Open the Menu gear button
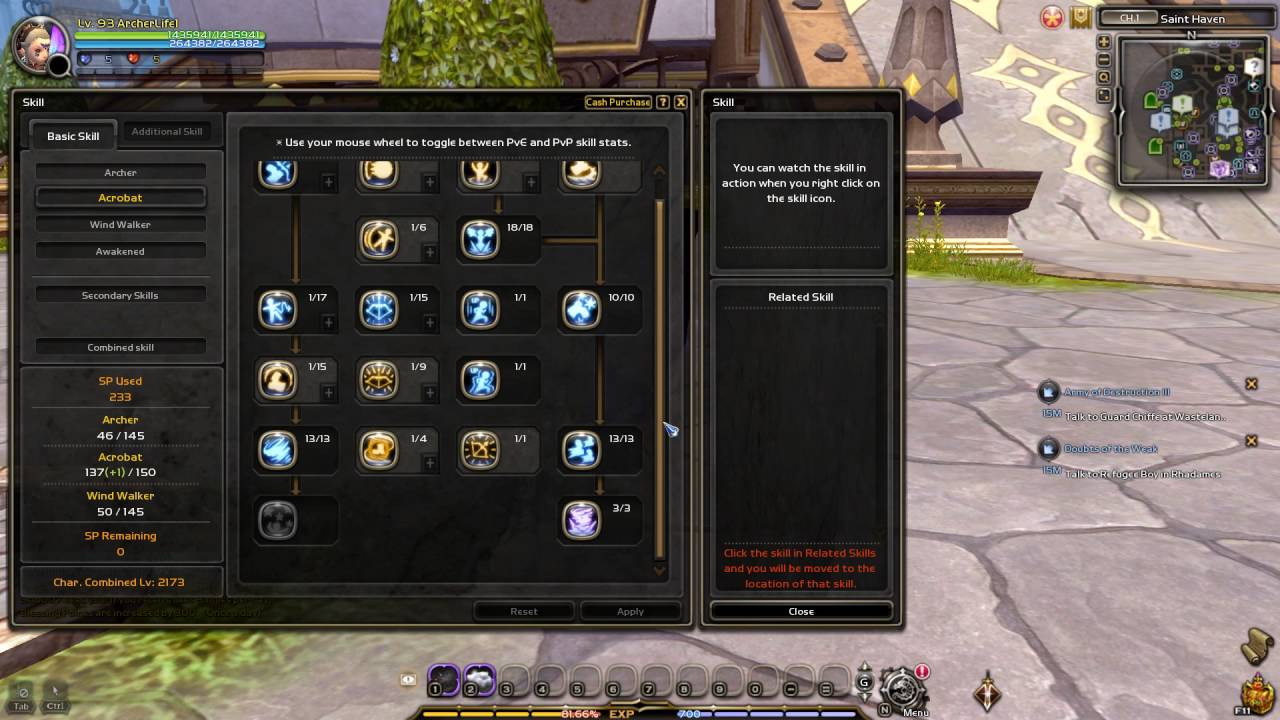This screenshot has width=1280, height=720. coord(901,688)
